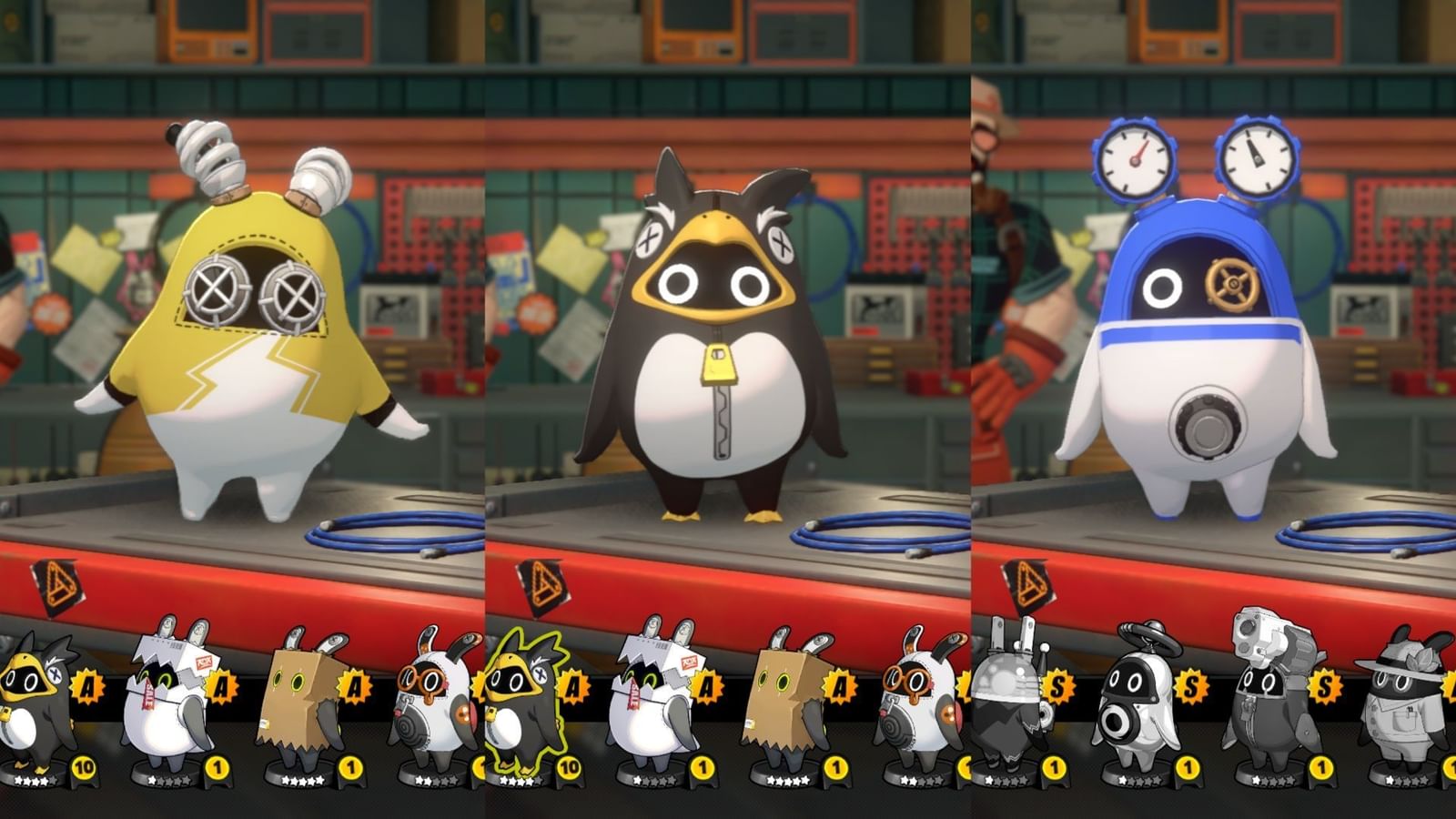Click the four-star rating row under the penguin Bangboo
Screen dimensions: 1456x819
[x=31, y=779]
